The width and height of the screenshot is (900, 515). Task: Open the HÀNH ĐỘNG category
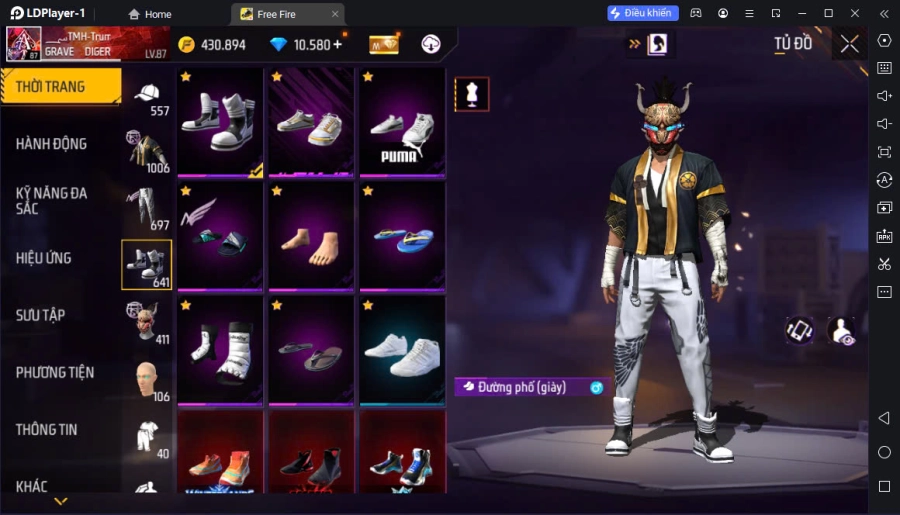click(52, 144)
